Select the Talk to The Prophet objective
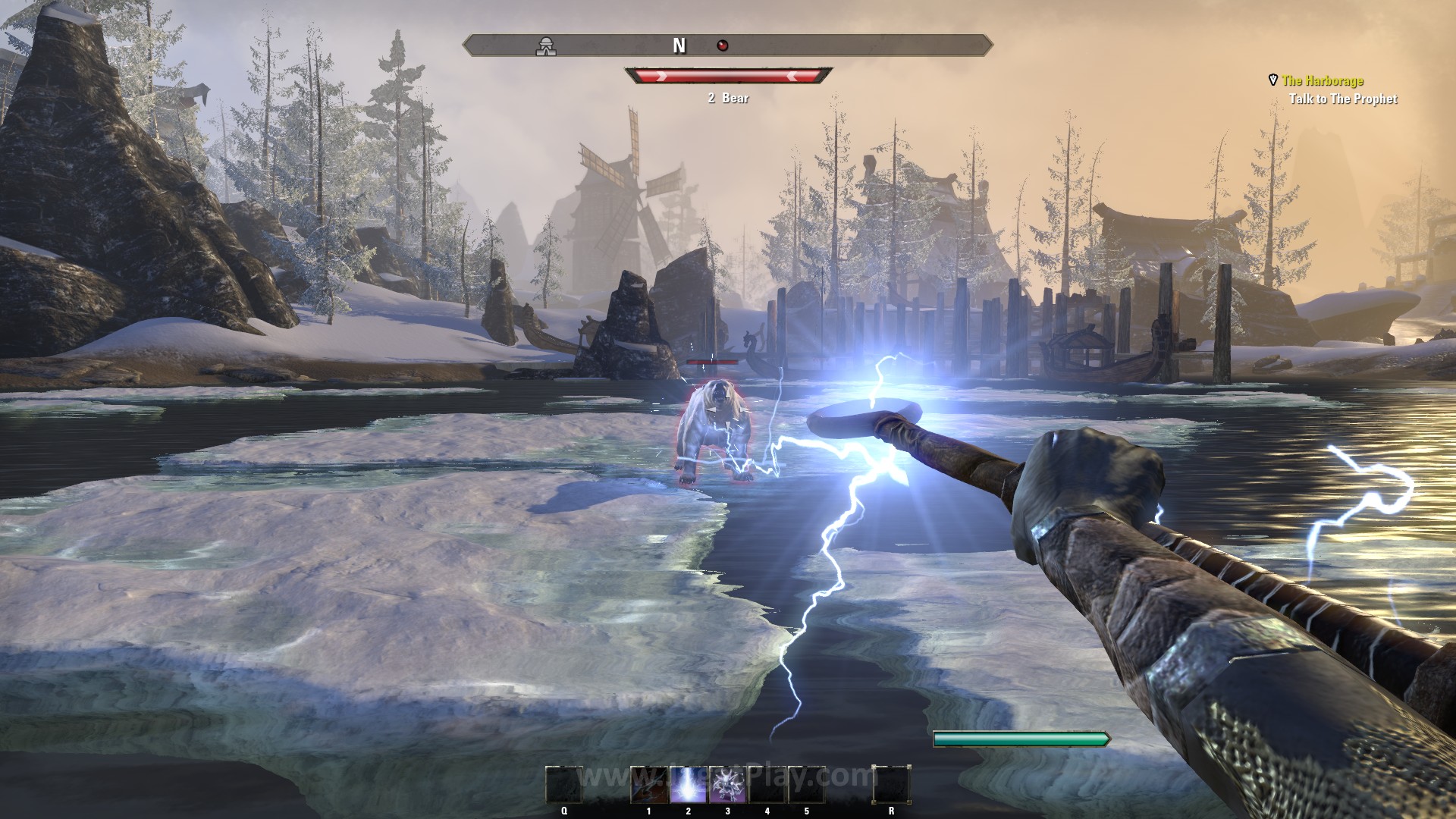Image resolution: width=1456 pixels, height=819 pixels. pos(1342,99)
